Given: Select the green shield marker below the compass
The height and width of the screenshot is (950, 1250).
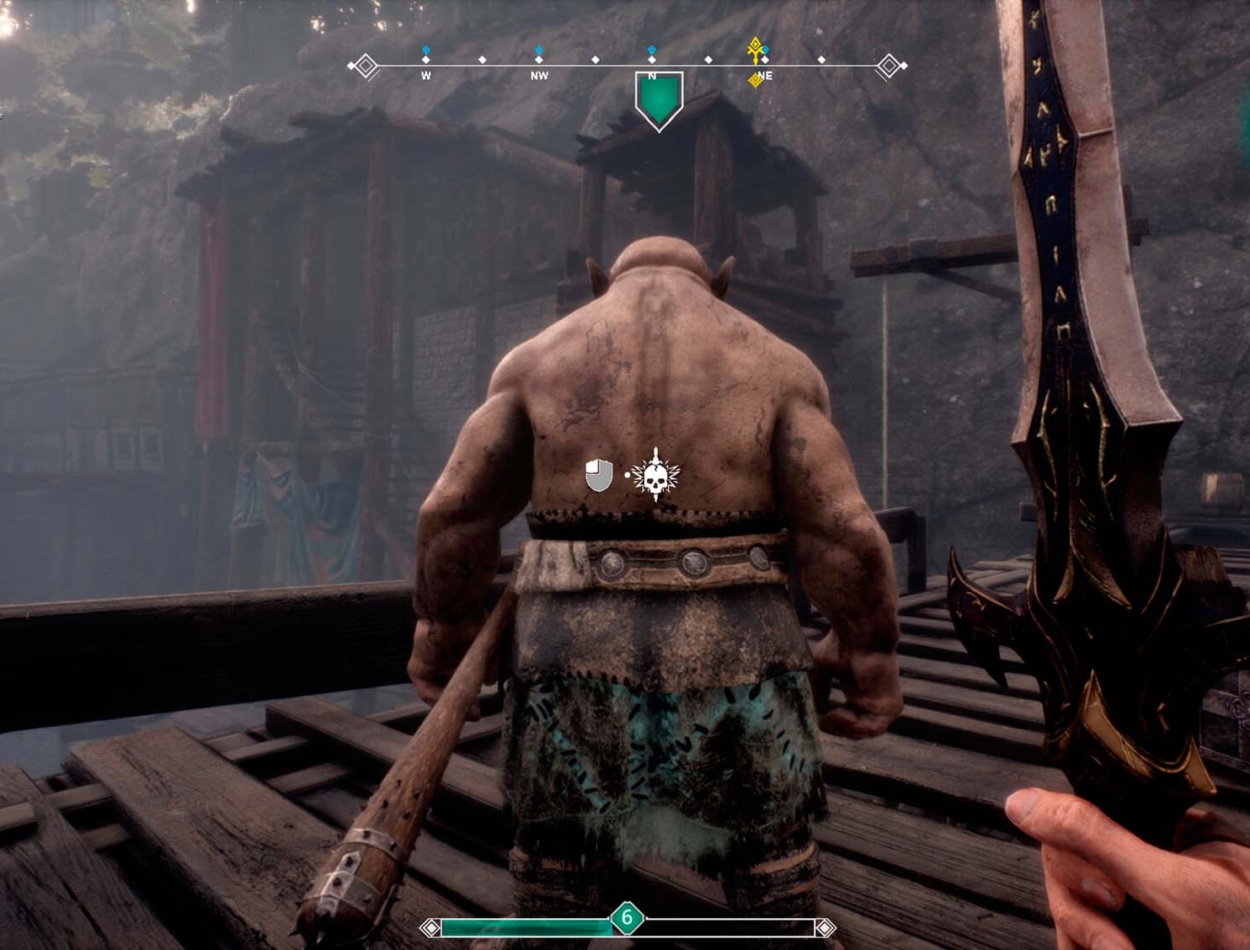Looking at the screenshot, I should [x=659, y=100].
